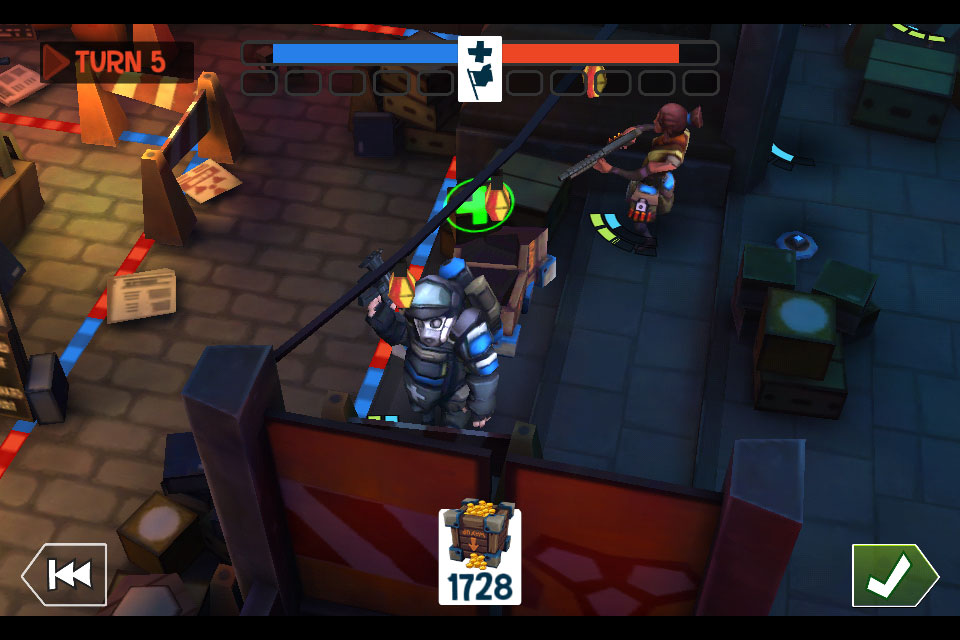Confirm the turn with the green checkmark

[893, 575]
